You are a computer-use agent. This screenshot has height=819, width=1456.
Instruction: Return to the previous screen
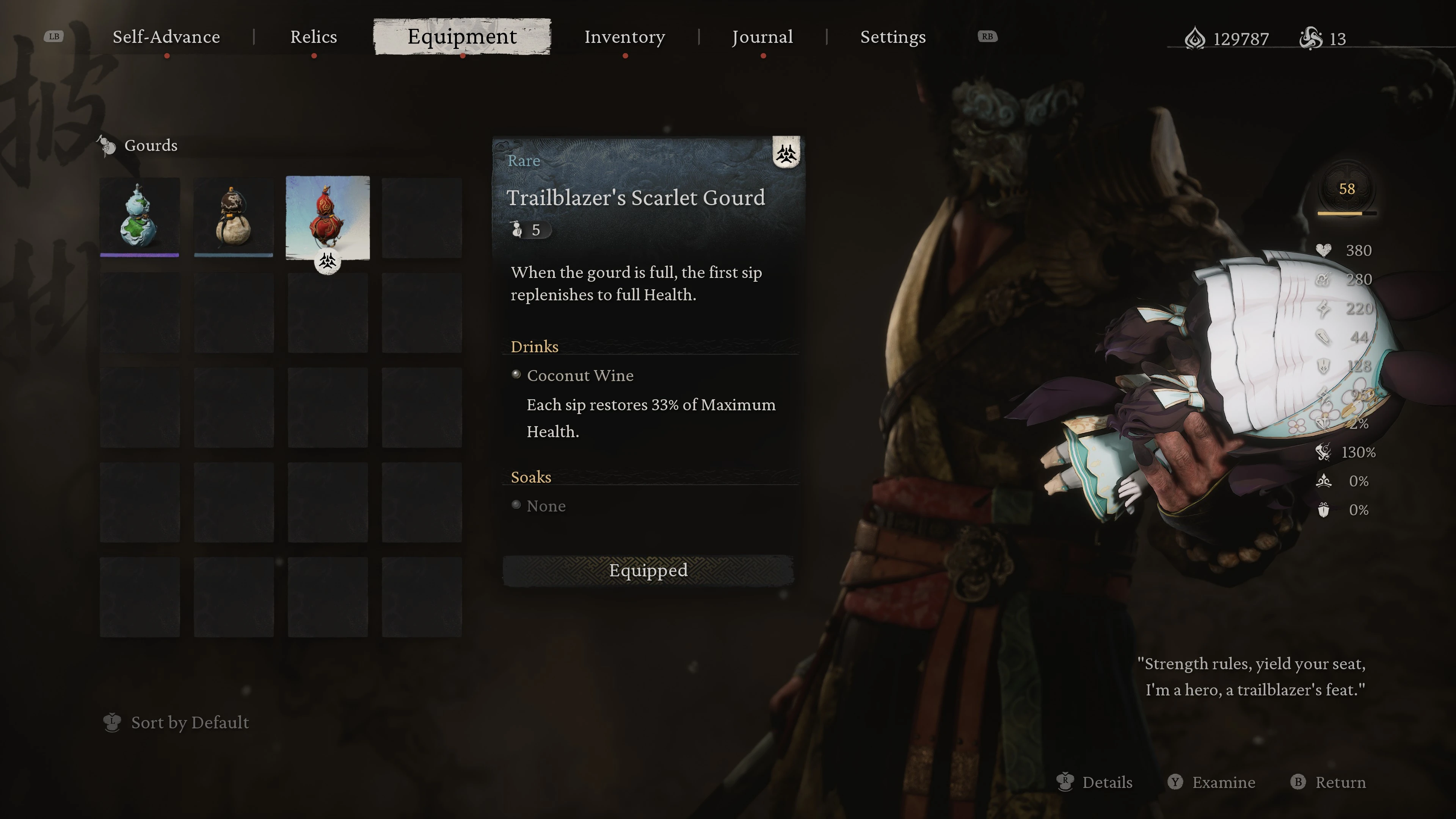1340,782
